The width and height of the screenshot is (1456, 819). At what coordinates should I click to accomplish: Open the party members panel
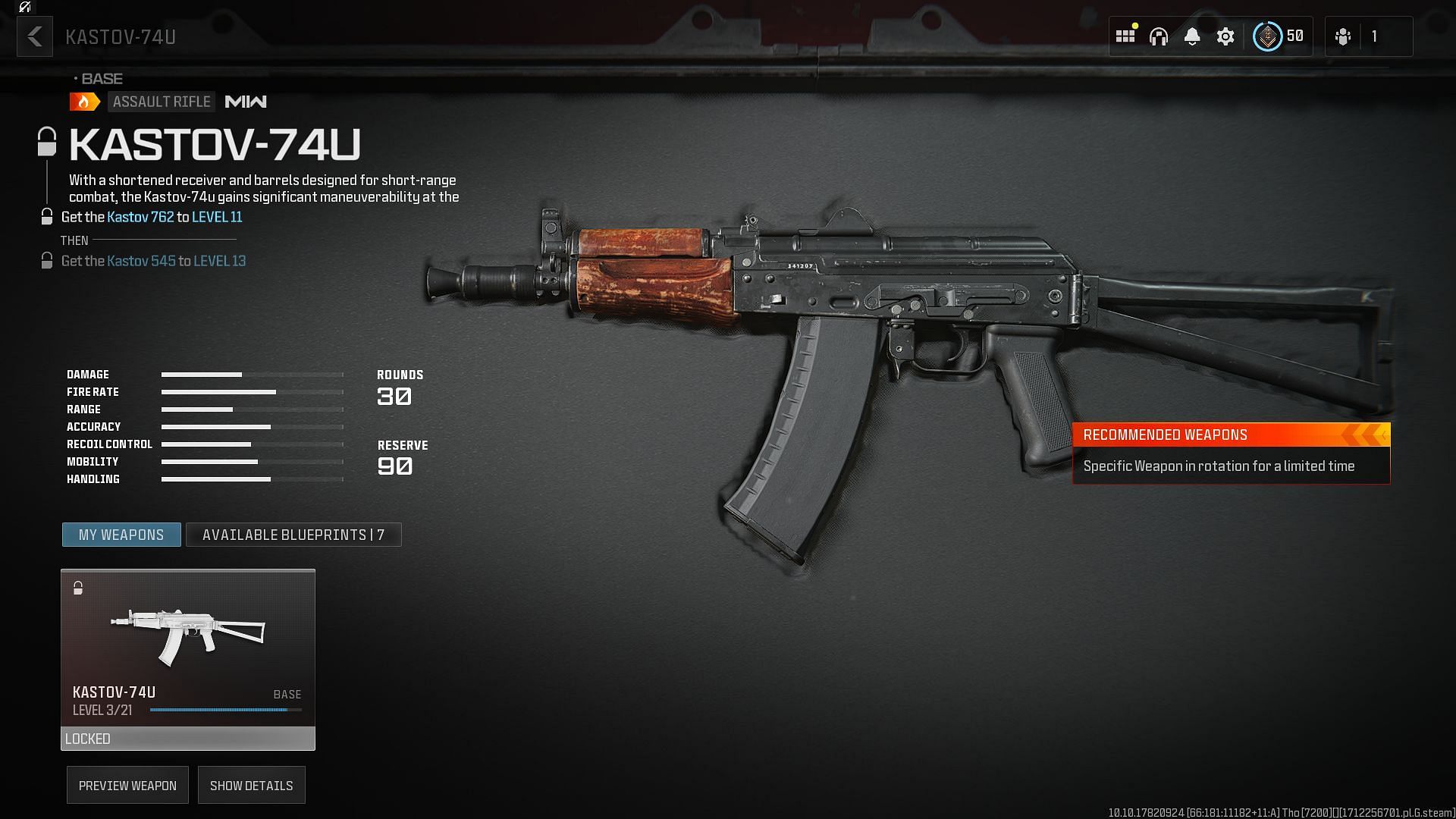[x=1357, y=36]
